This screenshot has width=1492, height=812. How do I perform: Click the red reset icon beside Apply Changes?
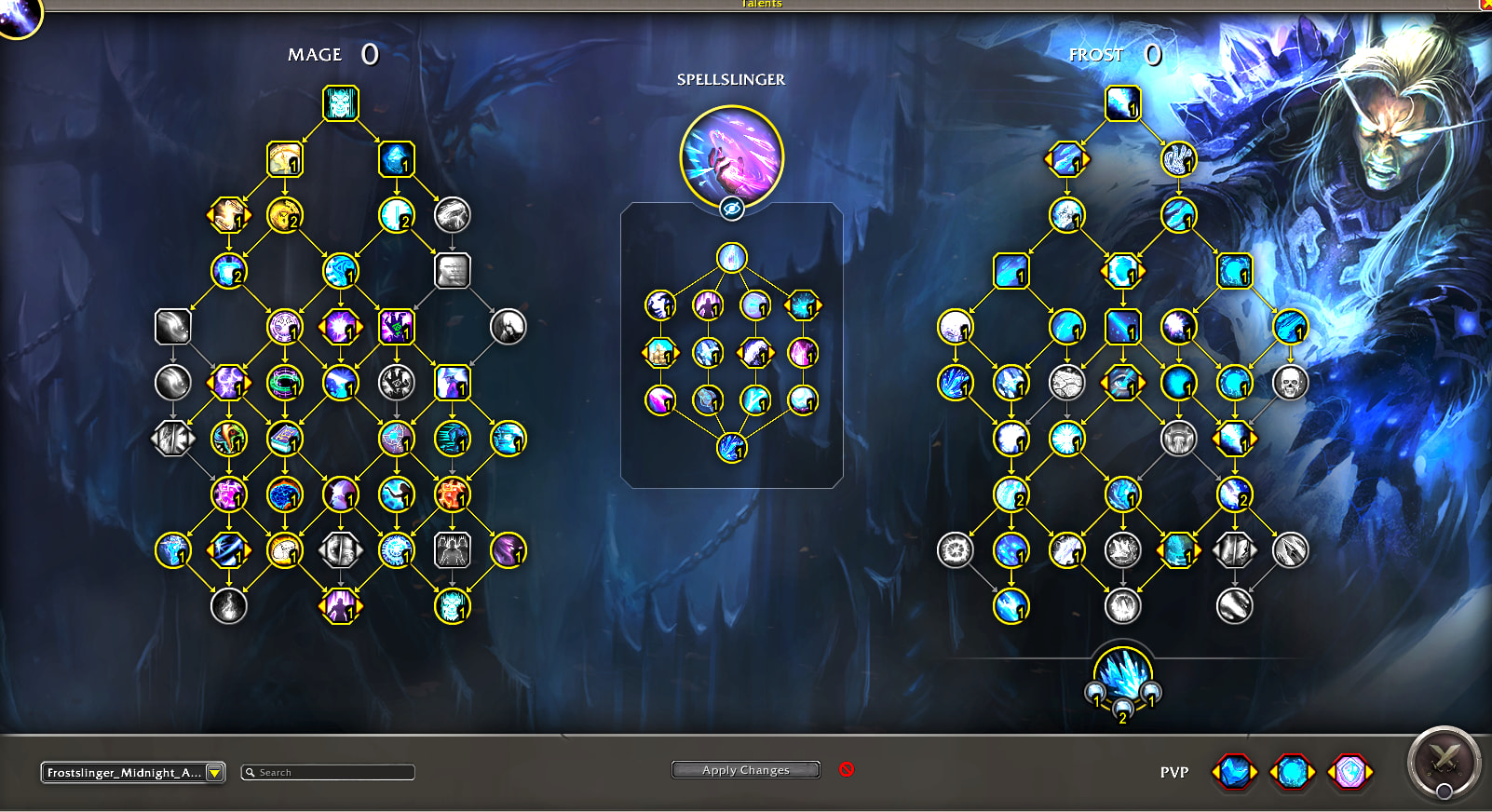coord(847,769)
